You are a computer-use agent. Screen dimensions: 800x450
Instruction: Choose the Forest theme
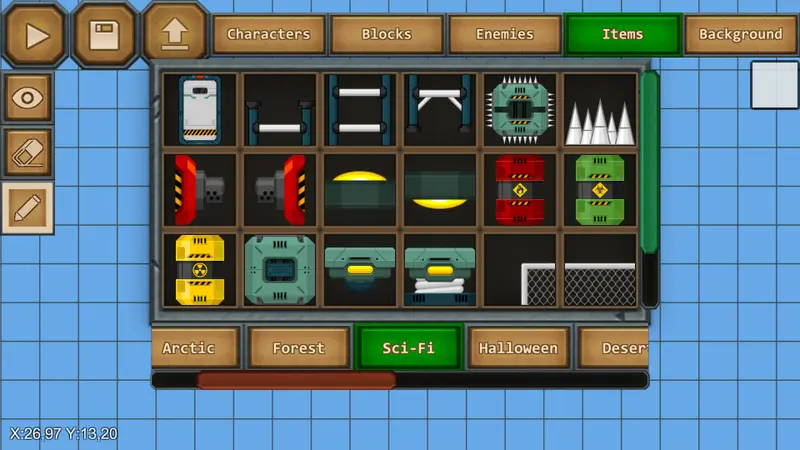[x=299, y=348]
